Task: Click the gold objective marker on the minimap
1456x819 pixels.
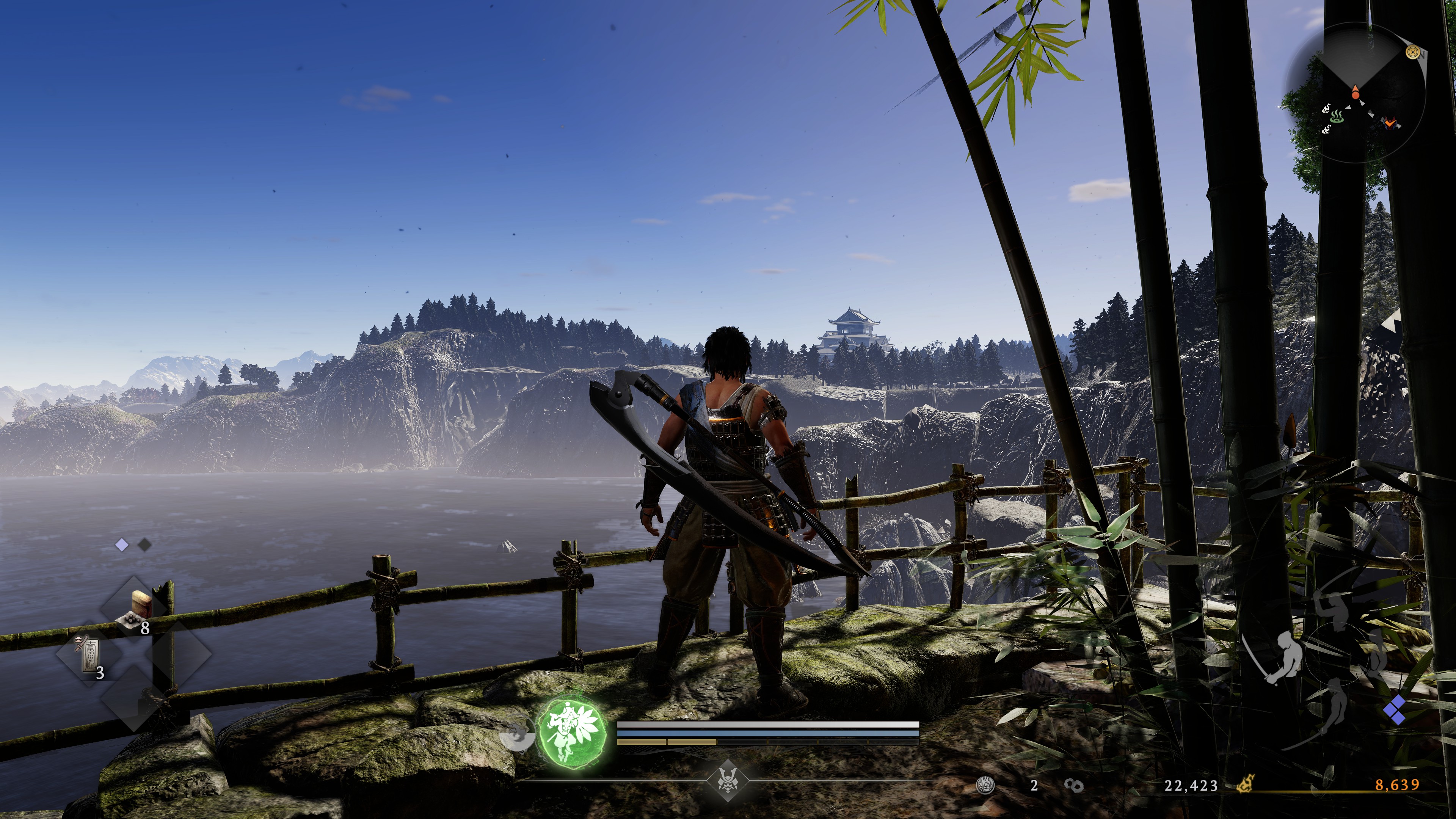Action: [x=1413, y=53]
